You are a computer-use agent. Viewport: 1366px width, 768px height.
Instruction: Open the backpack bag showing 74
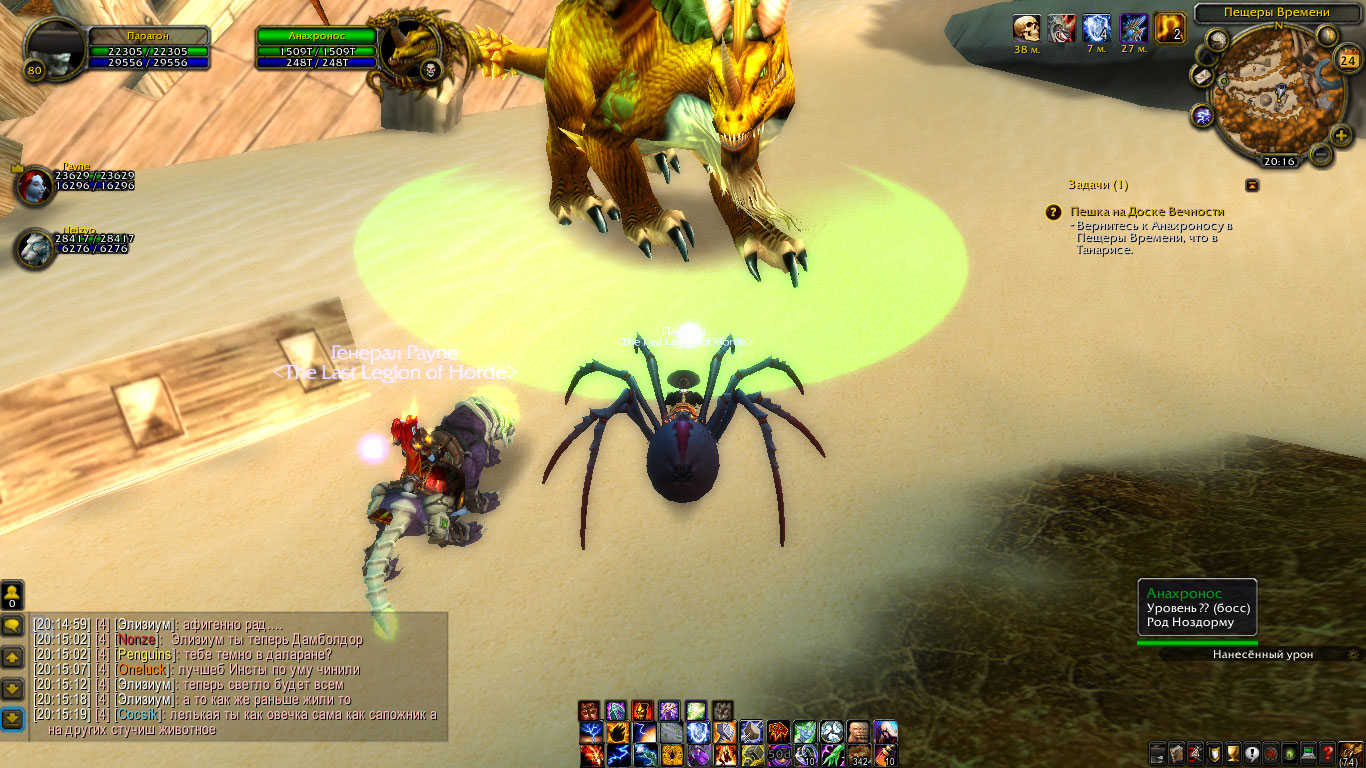point(1351,753)
